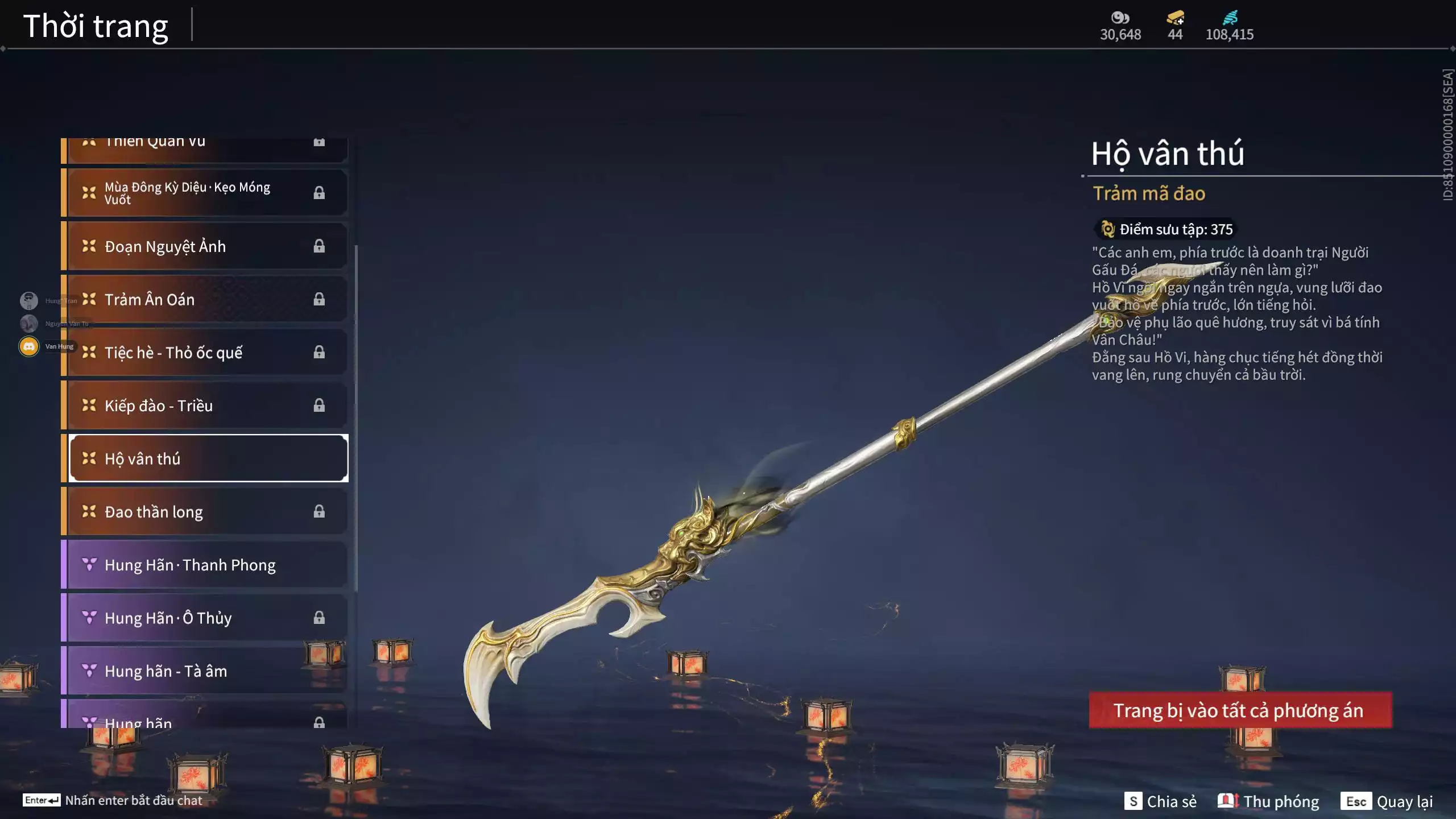1456x819 pixels.
Task: Pick the Kiếp đào - Triều skin
Action: tap(205, 406)
